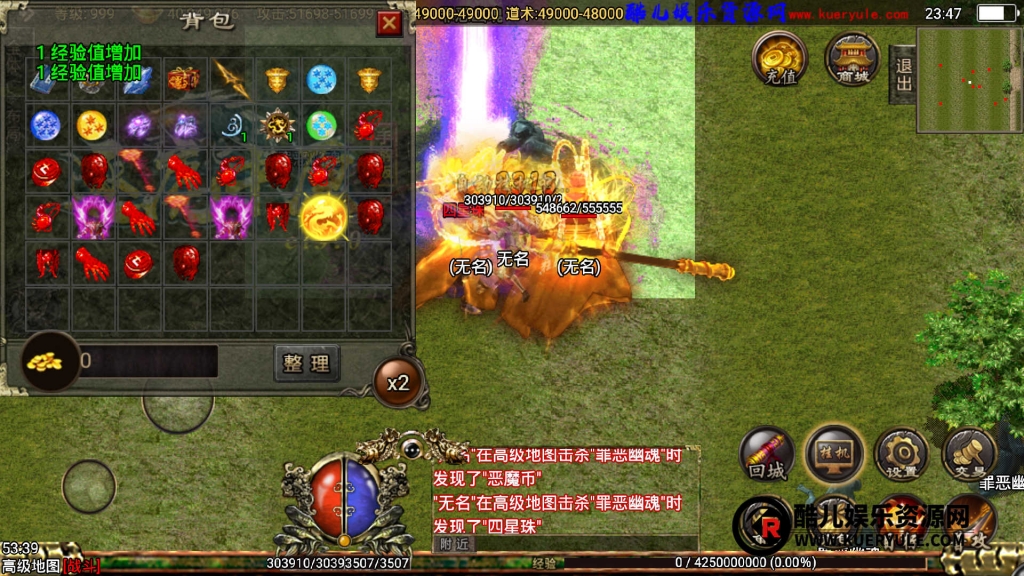The width and height of the screenshot is (1024, 576).
Task: Toggle the eye icon above chat
Action: tap(411, 449)
